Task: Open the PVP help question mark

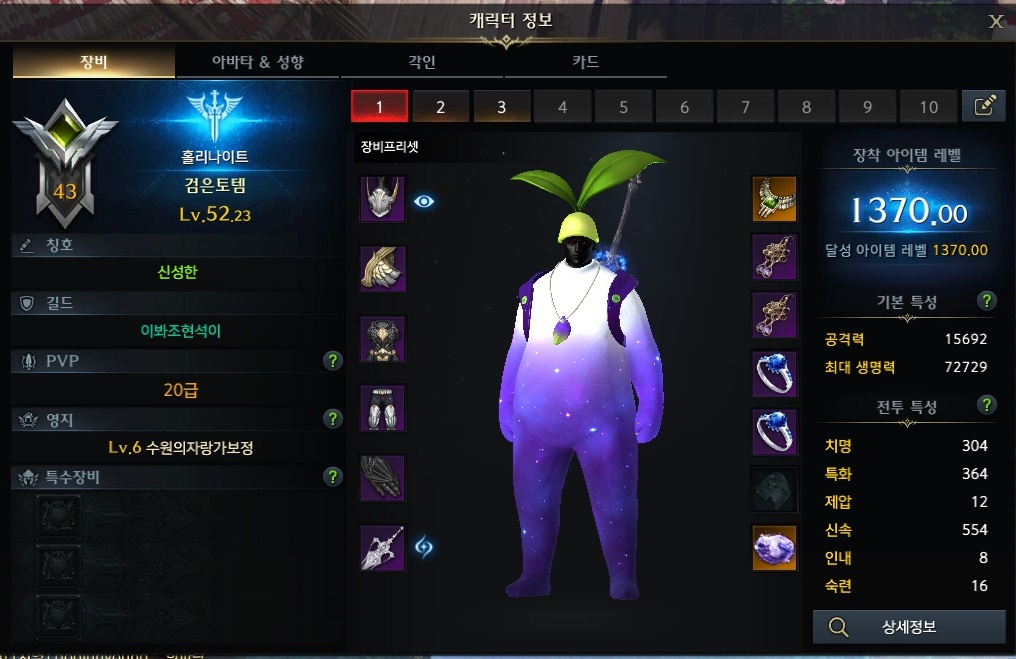Action: (x=333, y=361)
